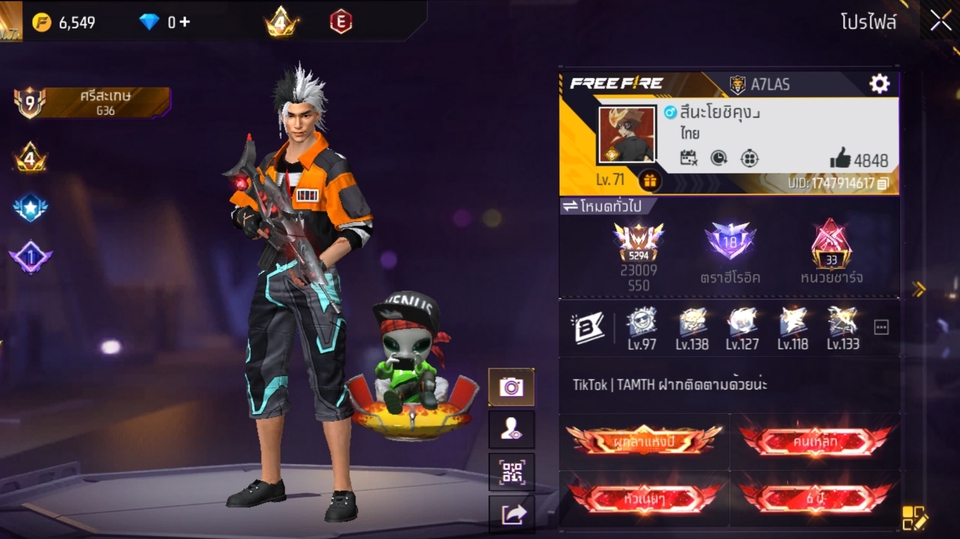Open profile settings gear icon
This screenshot has width=960, height=539.
(x=879, y=84)
